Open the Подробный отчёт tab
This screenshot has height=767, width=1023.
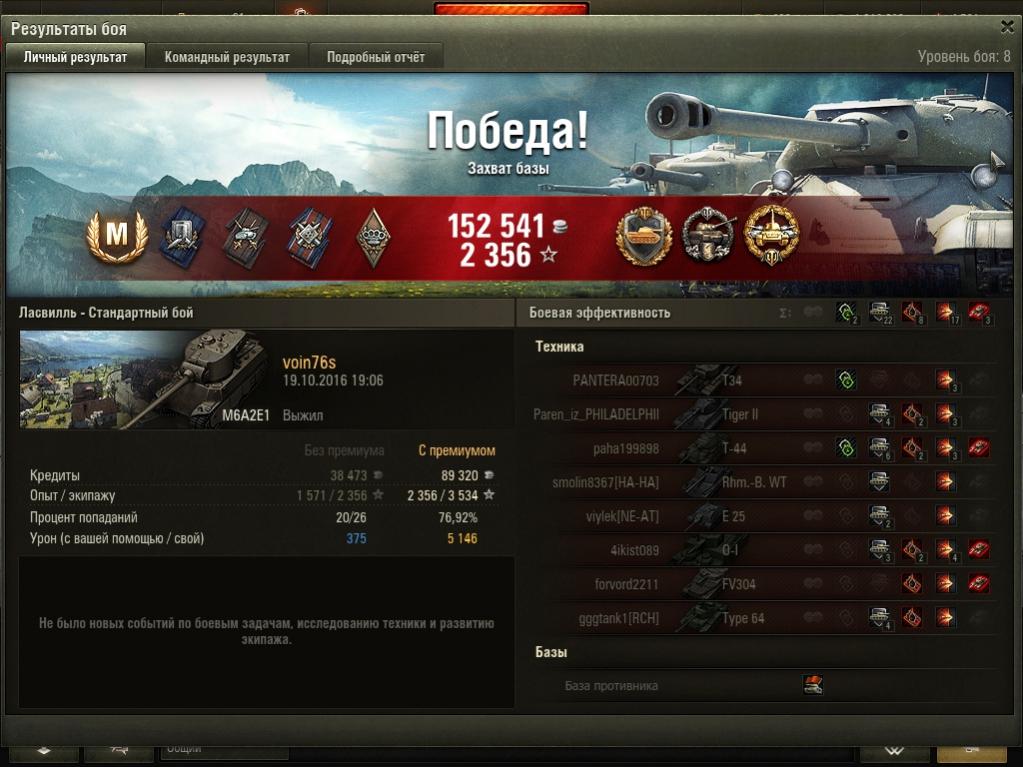click(375, 57)
